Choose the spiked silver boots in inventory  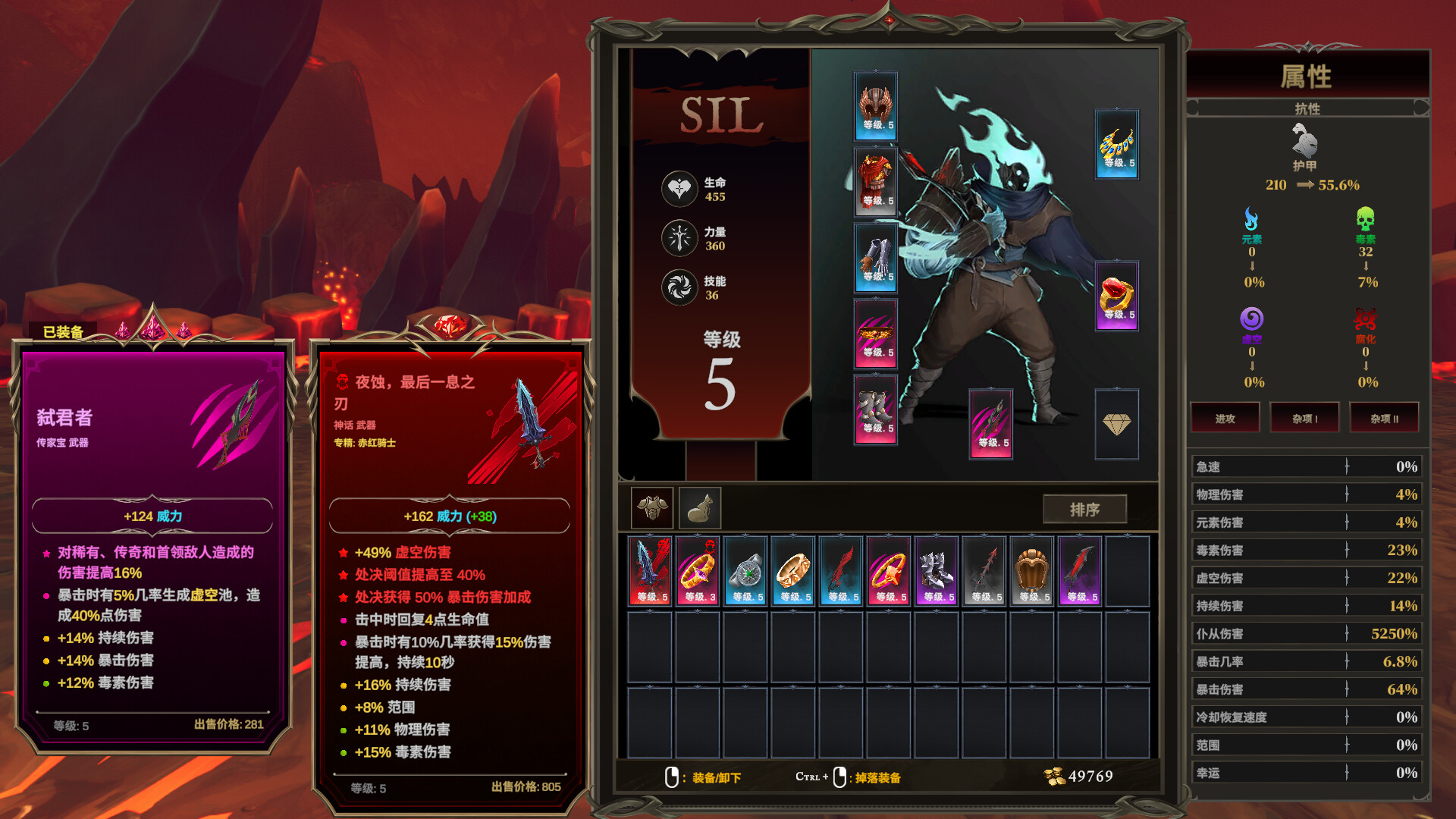point(937,570)
